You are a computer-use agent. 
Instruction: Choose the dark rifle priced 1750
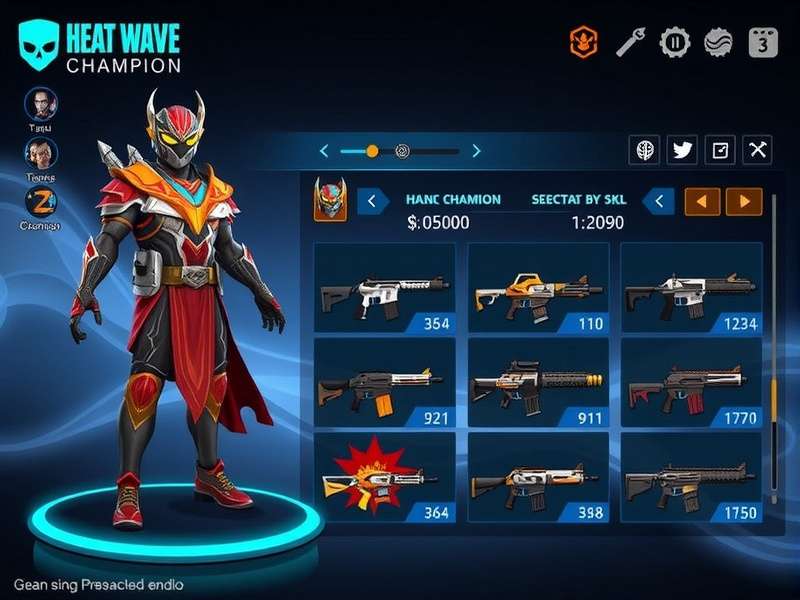[x=691, y=479]
